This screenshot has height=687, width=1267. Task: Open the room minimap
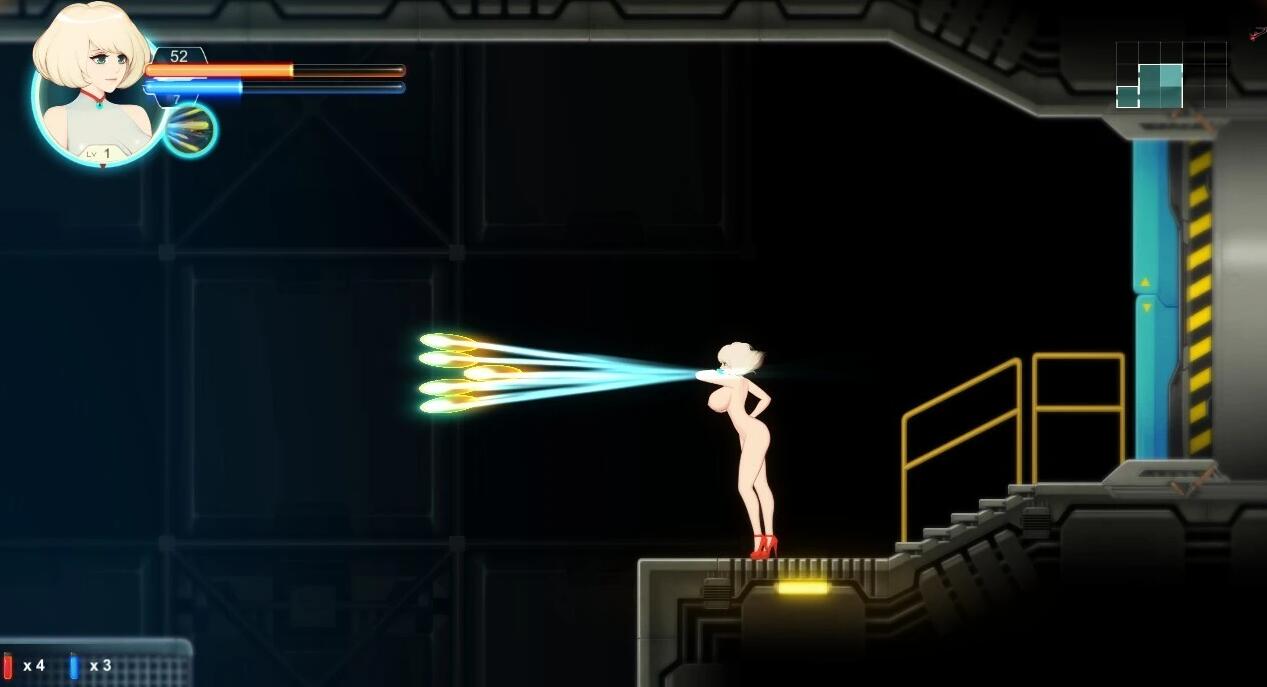tap(1170, 76)
